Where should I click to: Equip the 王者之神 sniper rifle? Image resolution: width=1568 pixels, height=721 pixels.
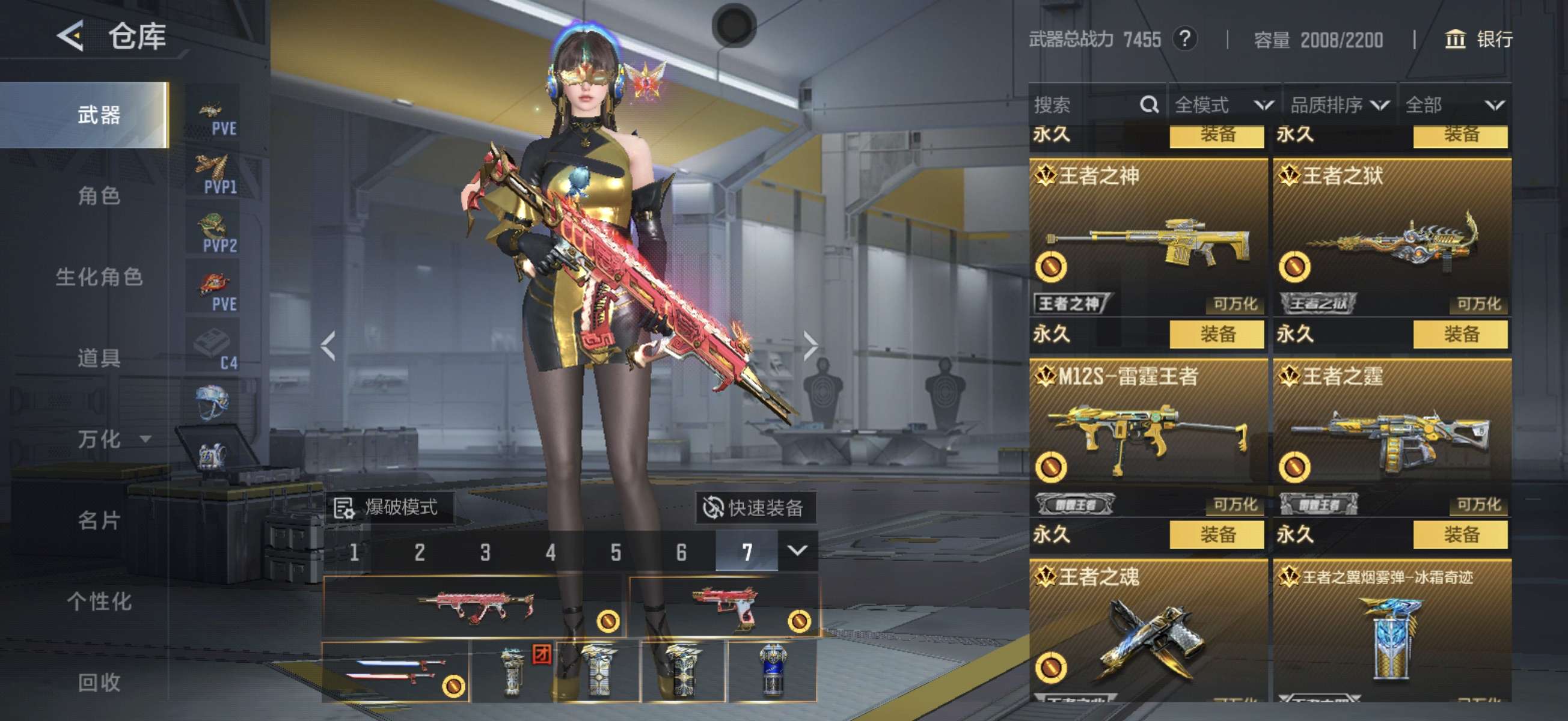pos(1216,334)
